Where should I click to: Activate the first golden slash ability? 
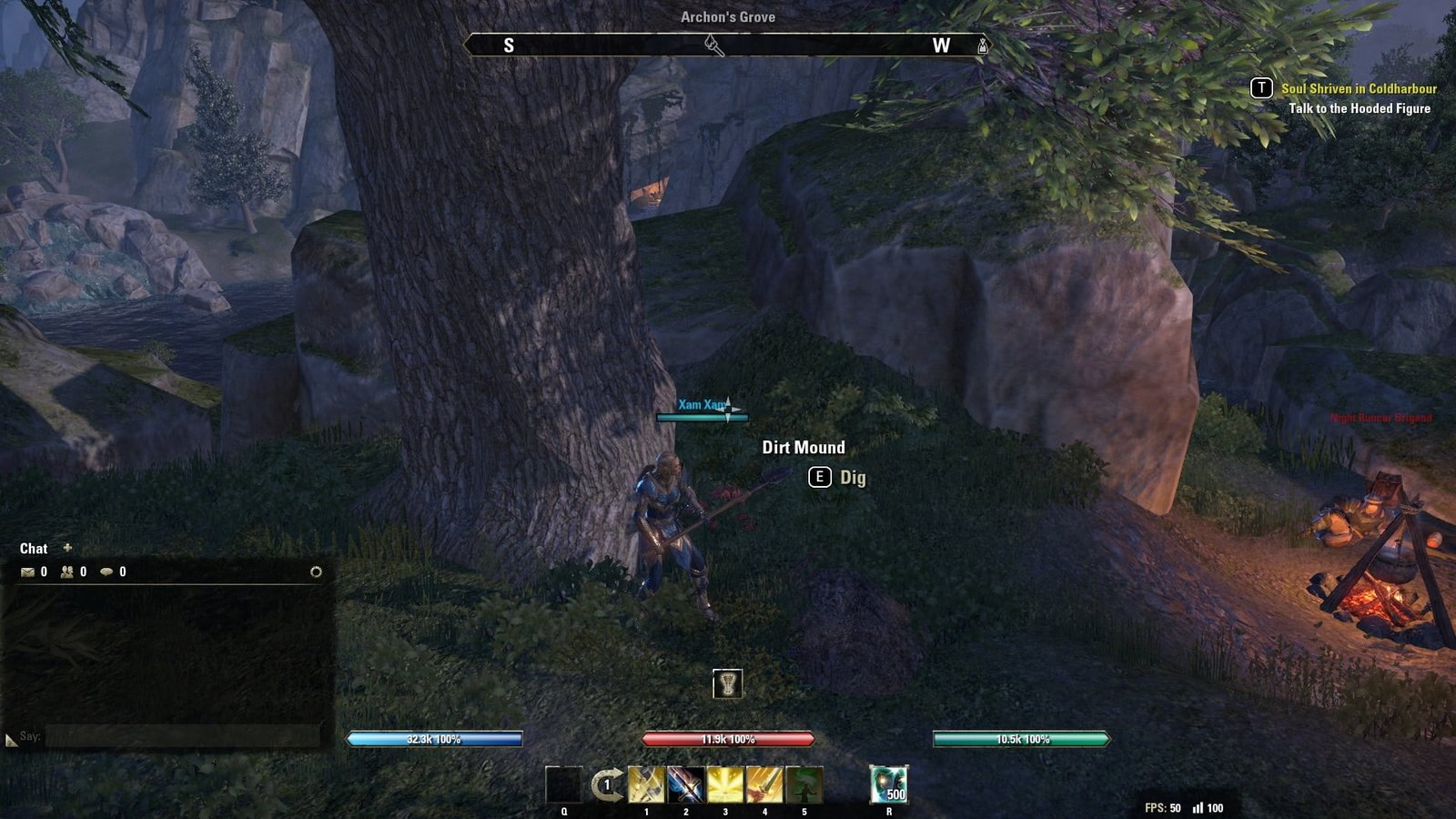(x=646, y=784)
